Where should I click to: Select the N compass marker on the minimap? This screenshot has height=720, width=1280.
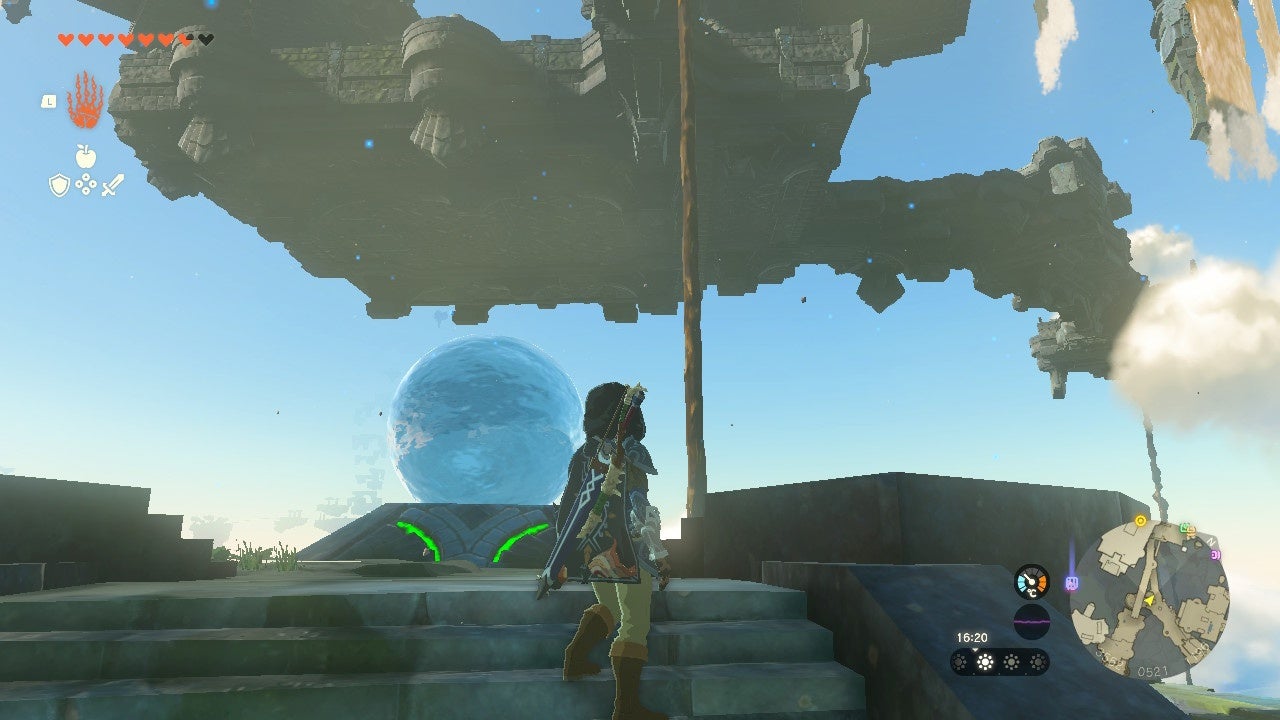(x=1210, y=543)
